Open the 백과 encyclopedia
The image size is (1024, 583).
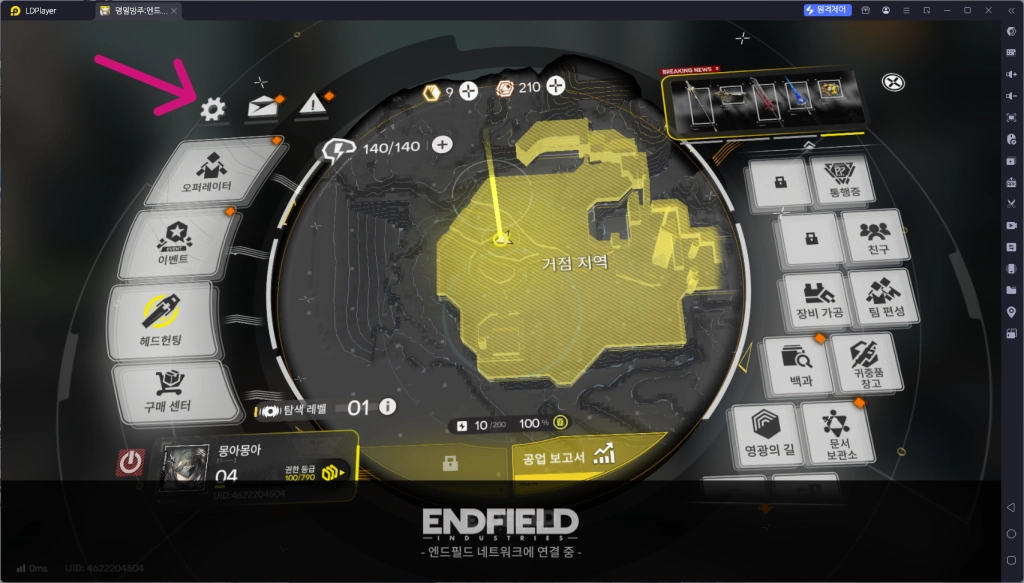797,363
